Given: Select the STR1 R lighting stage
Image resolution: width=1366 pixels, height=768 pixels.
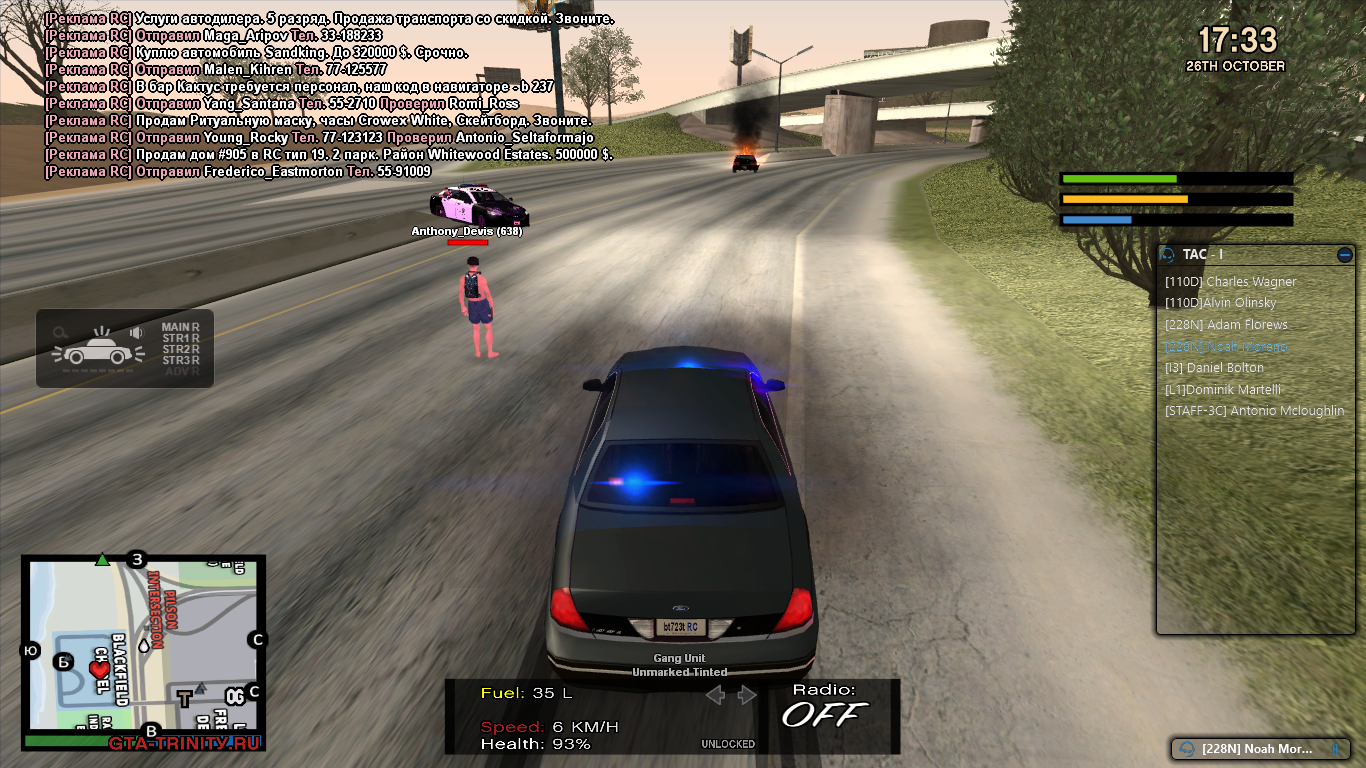Looking at the screenshot, I should (x=180, y=339).
